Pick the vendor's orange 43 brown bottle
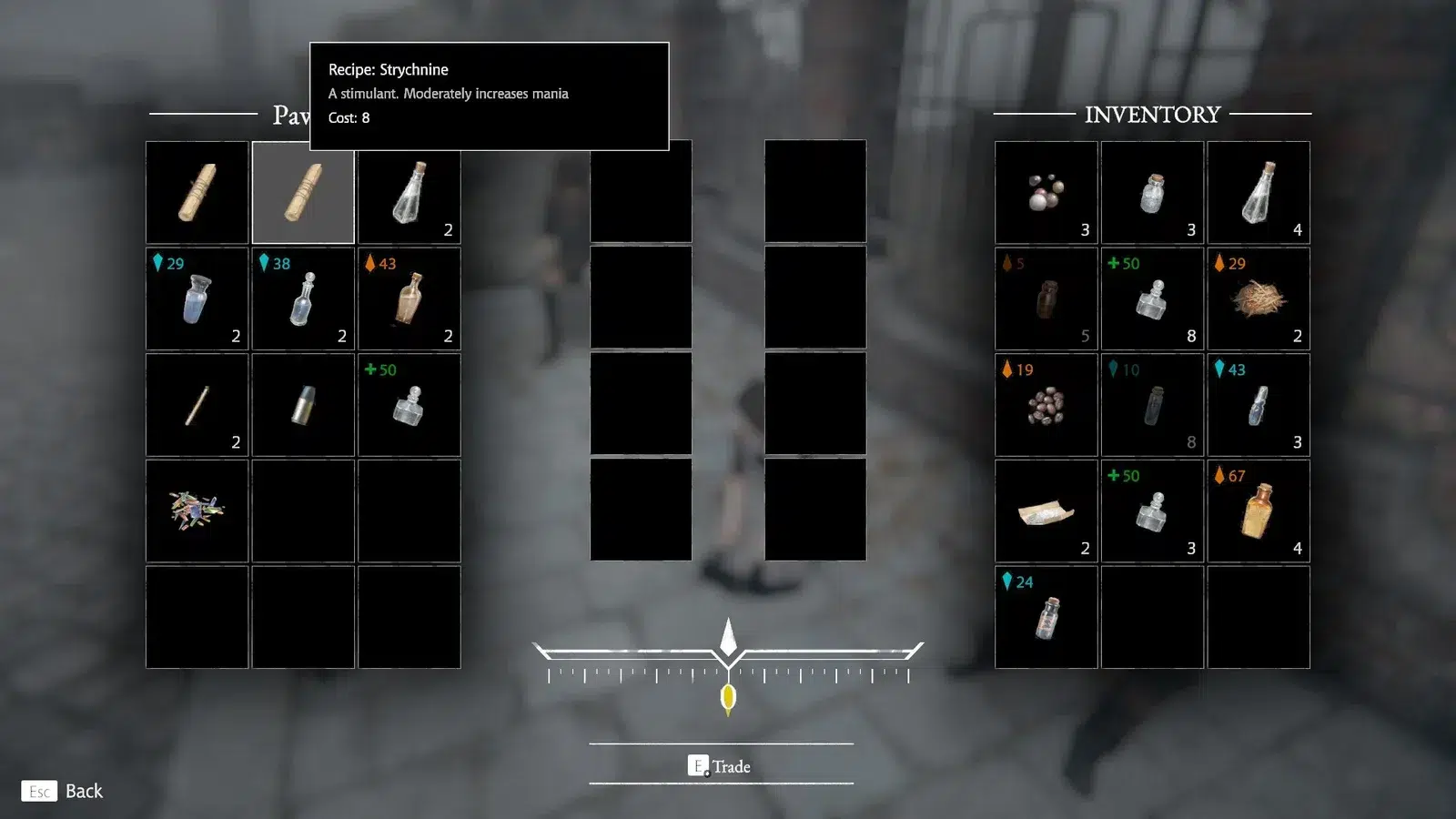Viewport: 1456px width, 819px height. [409, 298]
